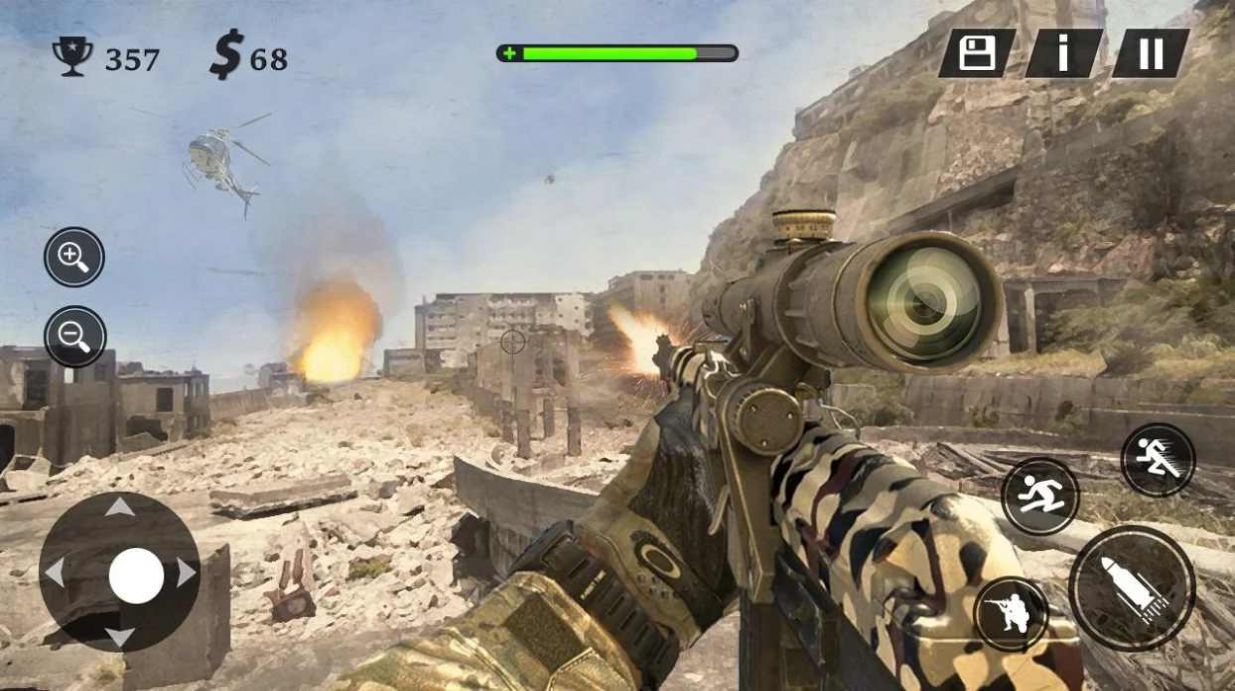Pause the game
The image size is (1235, 691).
pyautogui.click(x=1151, y=53)
